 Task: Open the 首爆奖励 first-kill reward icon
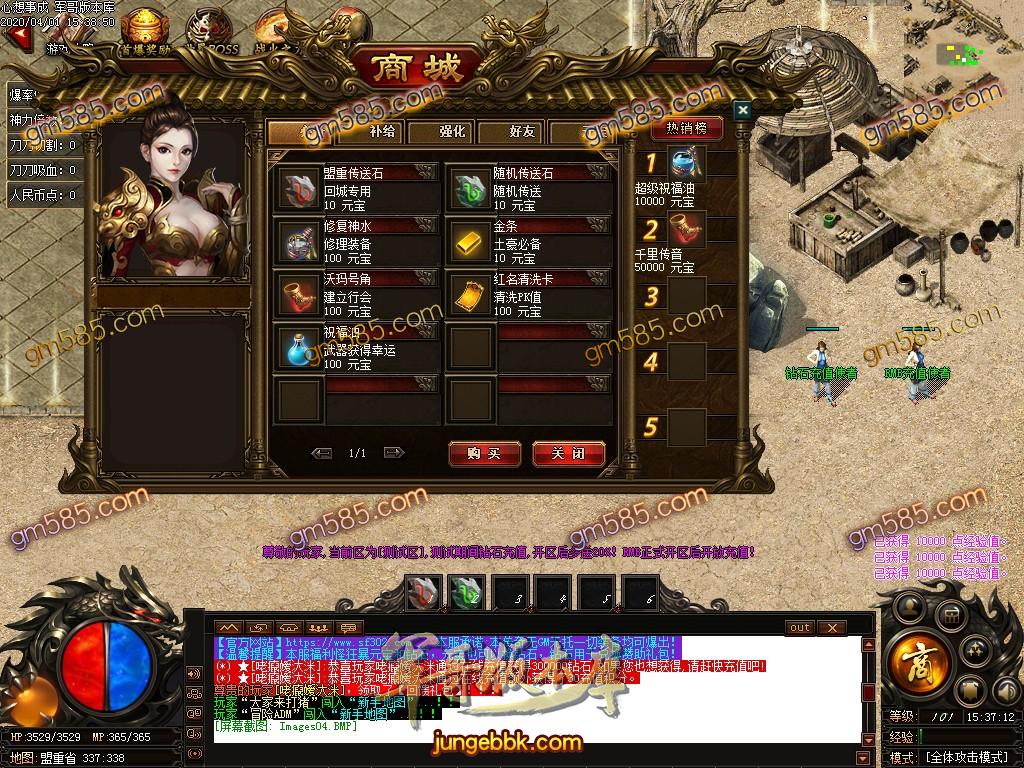click(x=144, y=30)
